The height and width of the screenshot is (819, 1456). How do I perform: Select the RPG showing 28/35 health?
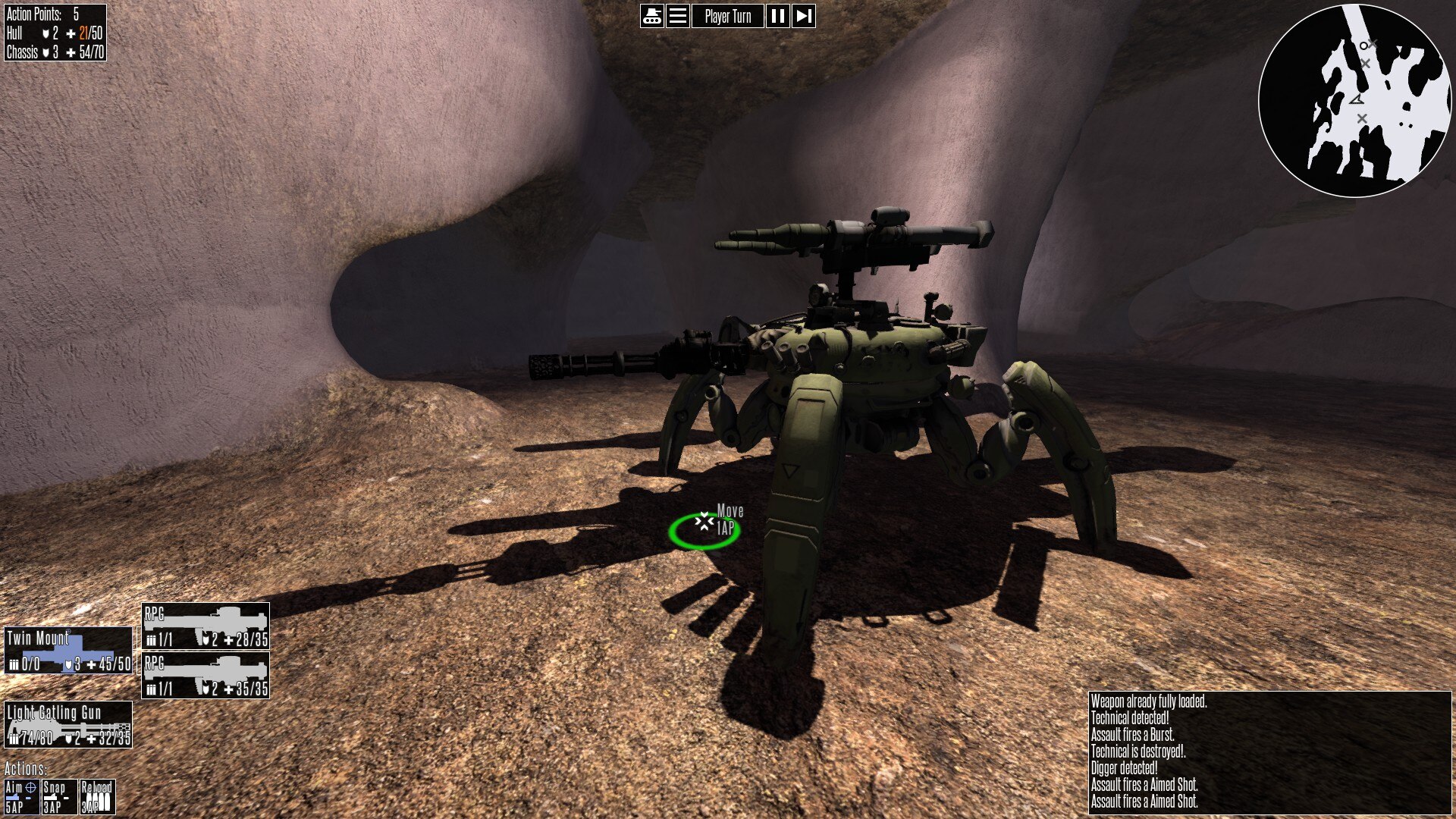[206, 626]
